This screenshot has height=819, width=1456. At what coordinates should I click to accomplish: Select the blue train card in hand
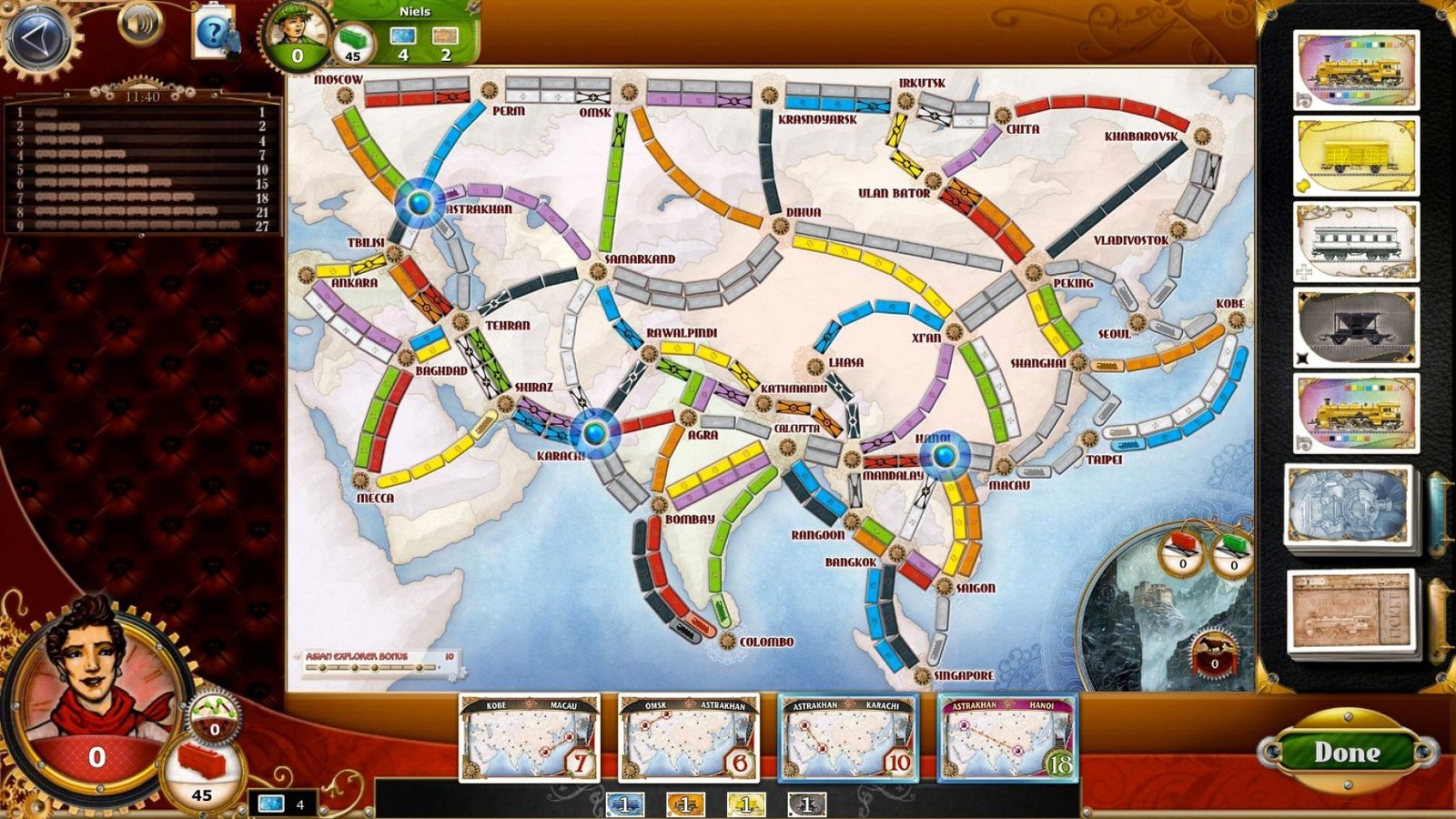click(625, 804)
